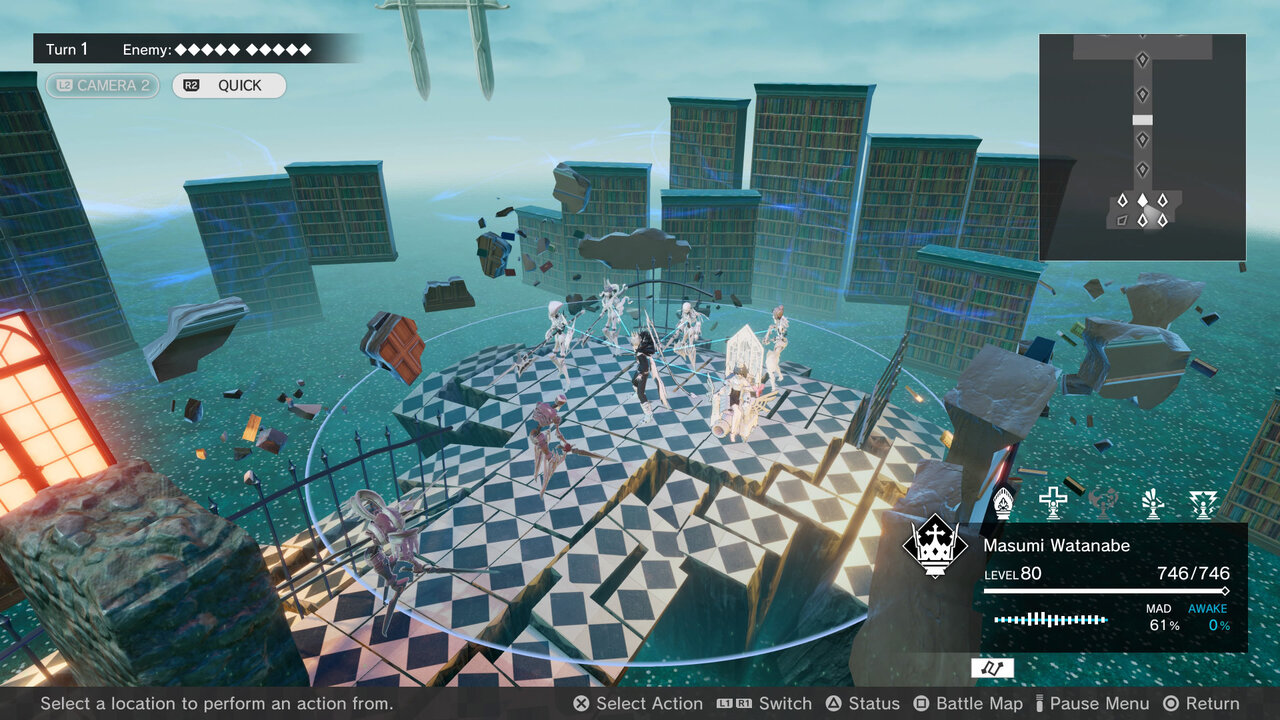Activate the fan-burst pawn skill icon
This screenshot has width=1280, height=720.
[1153, 501]
